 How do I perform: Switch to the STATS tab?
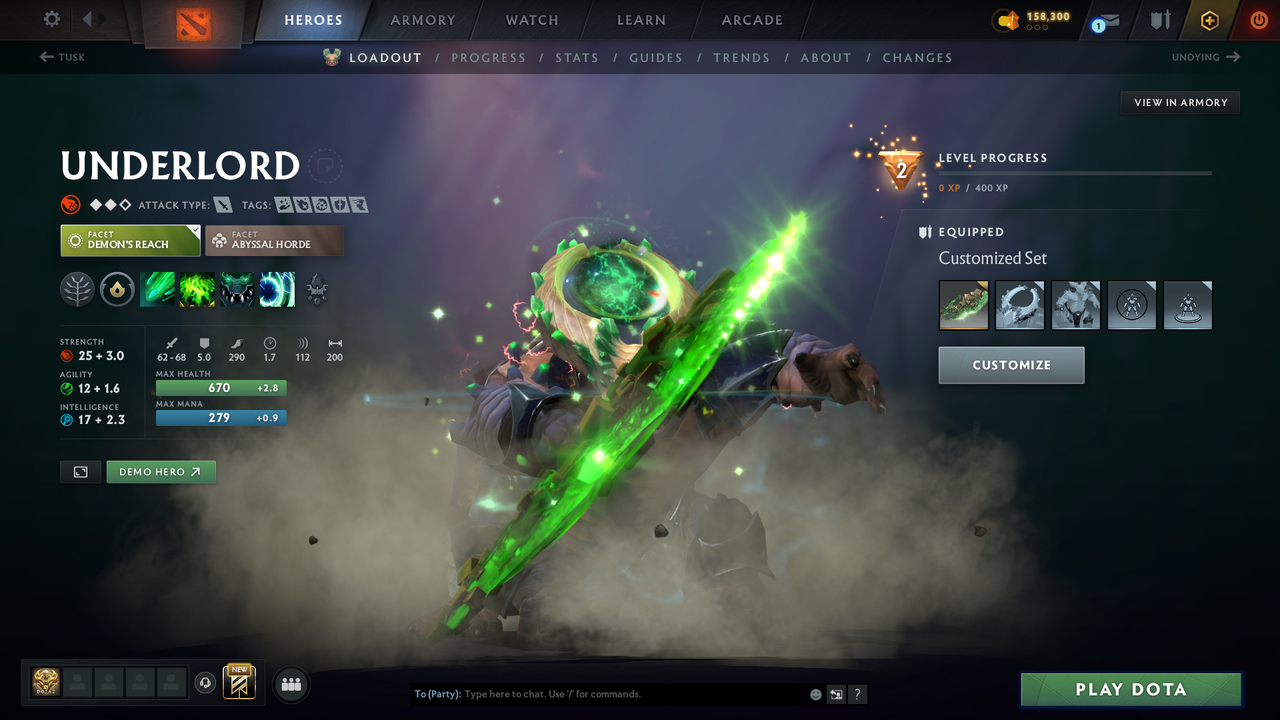(577, 57)
